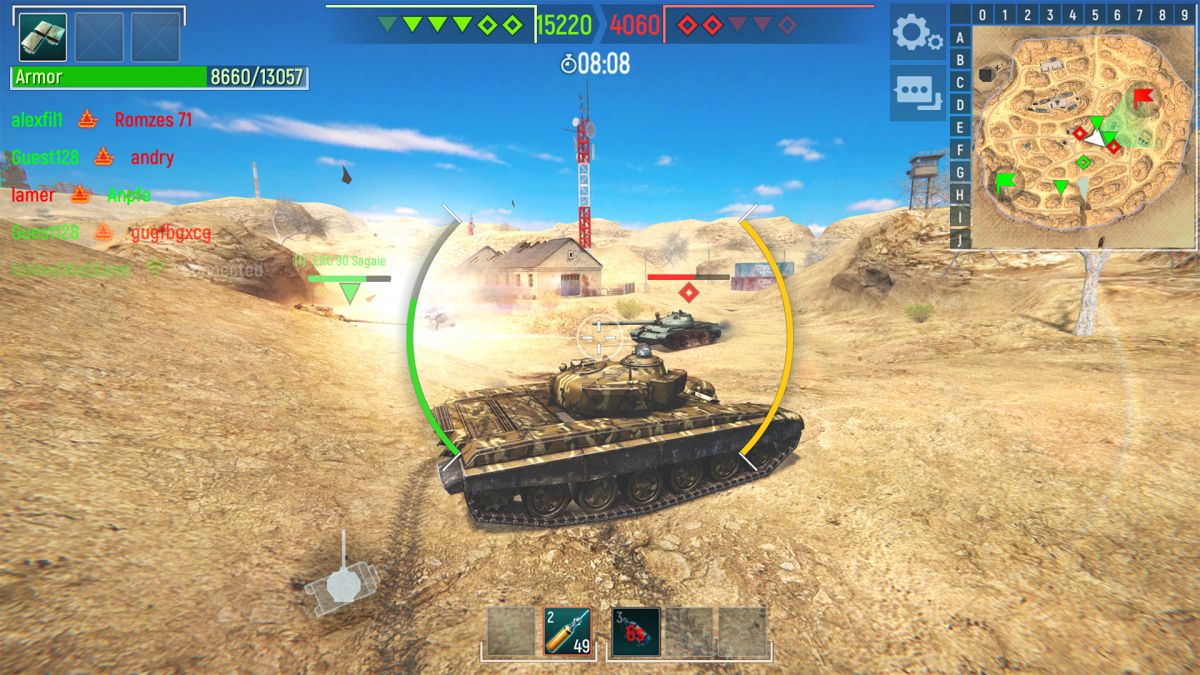1200x675 pixels.
Task: Select player lamer in the kill feed
Action: (33, 195)
